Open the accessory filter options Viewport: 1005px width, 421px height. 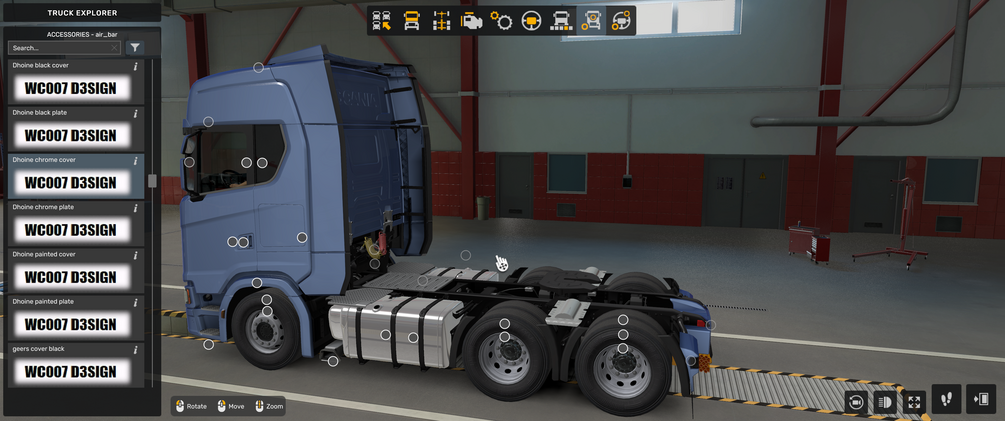[x=135, y=48]
